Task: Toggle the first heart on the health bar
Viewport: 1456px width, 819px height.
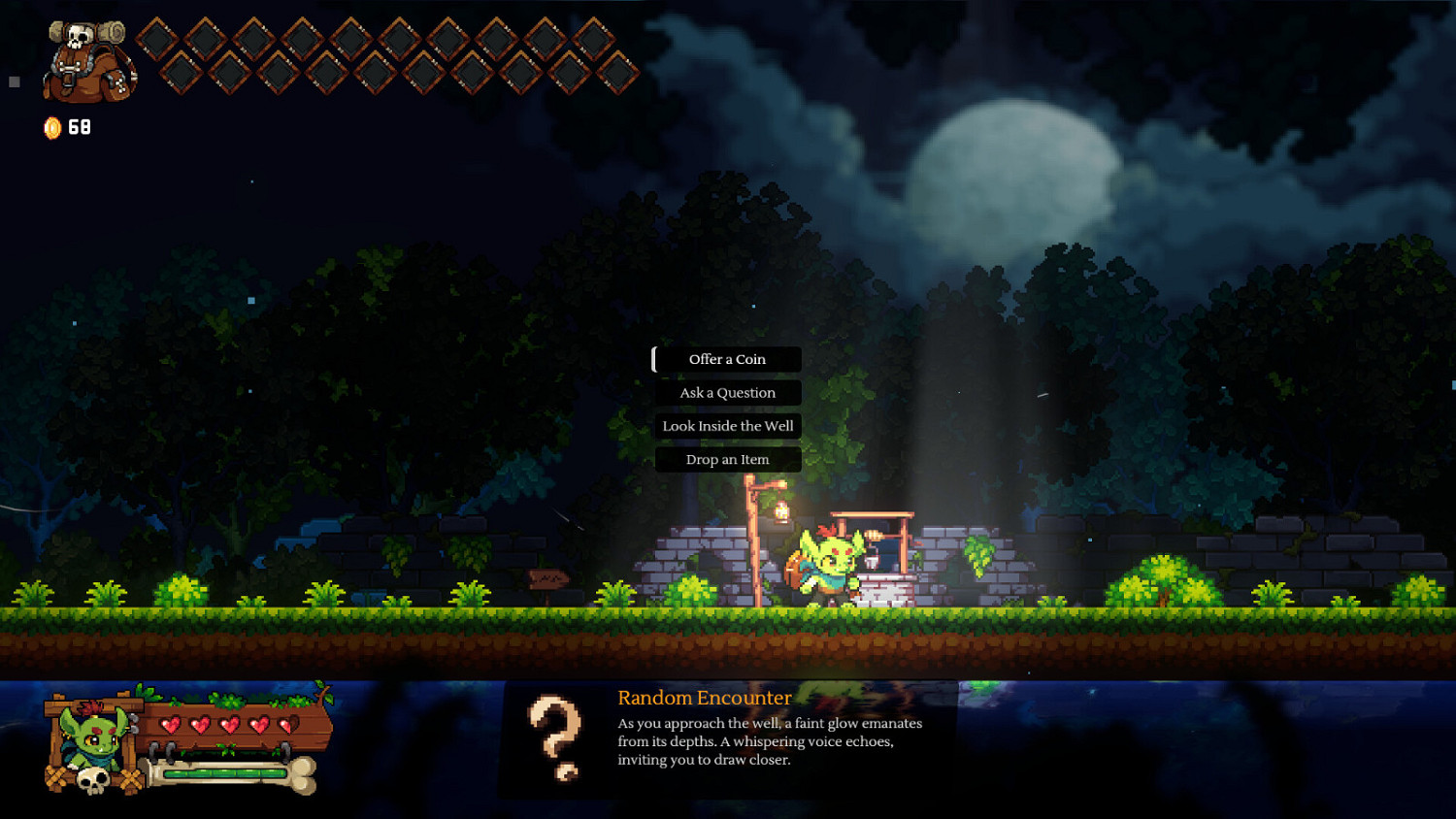Action: 173,725
